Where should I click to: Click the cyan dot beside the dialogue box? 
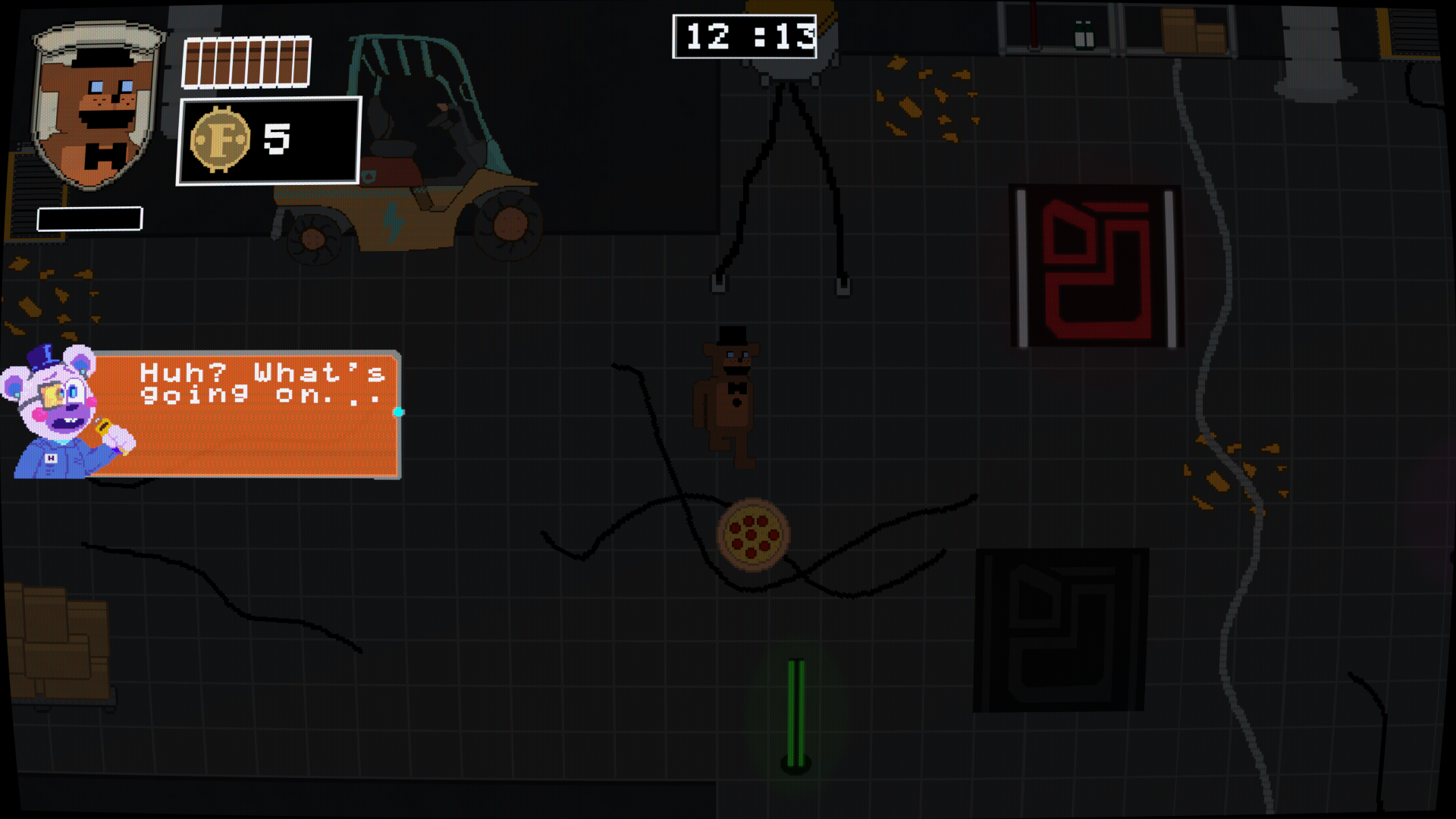click(397, 413)
